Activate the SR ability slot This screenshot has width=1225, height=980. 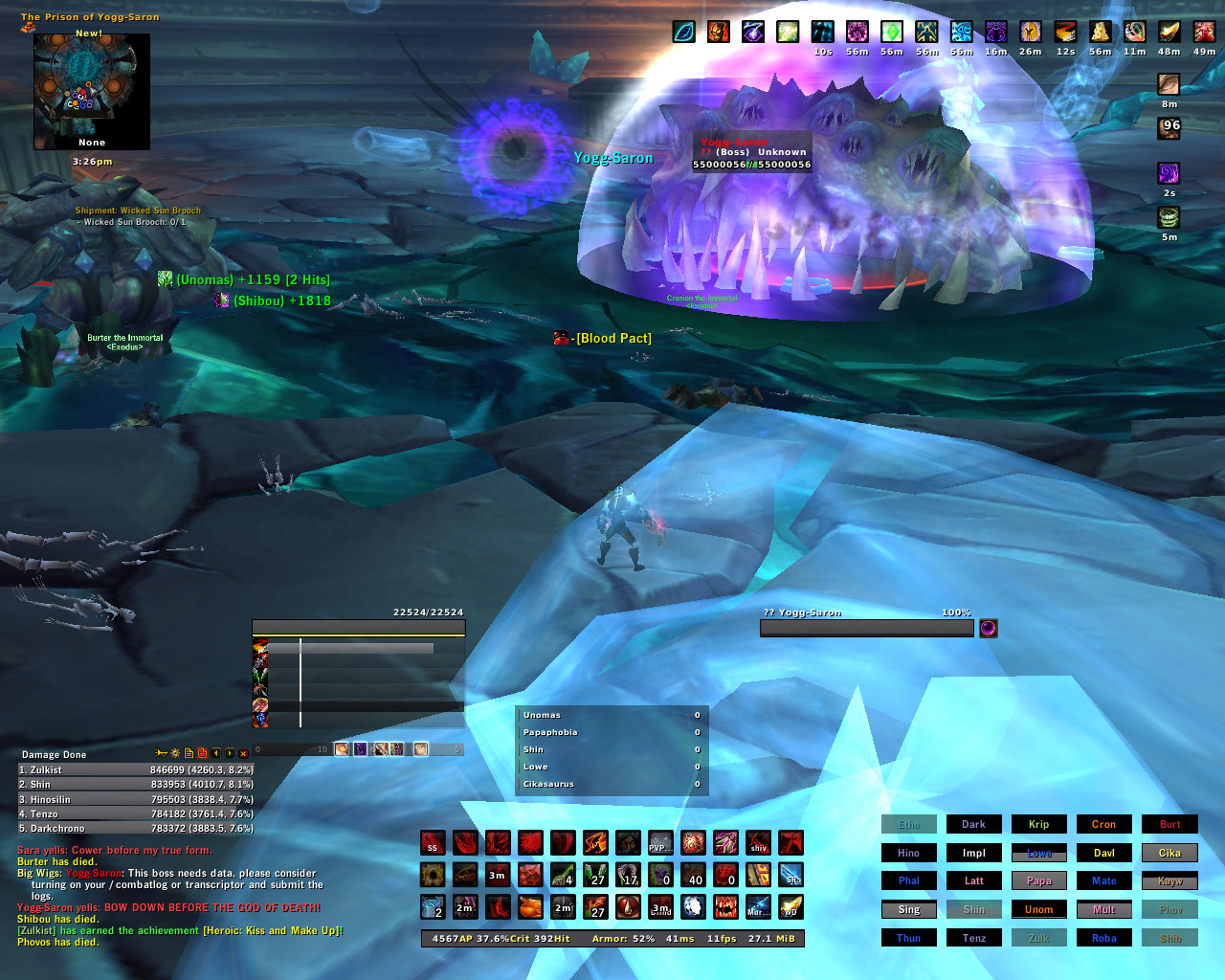click(x=791, y=875)
